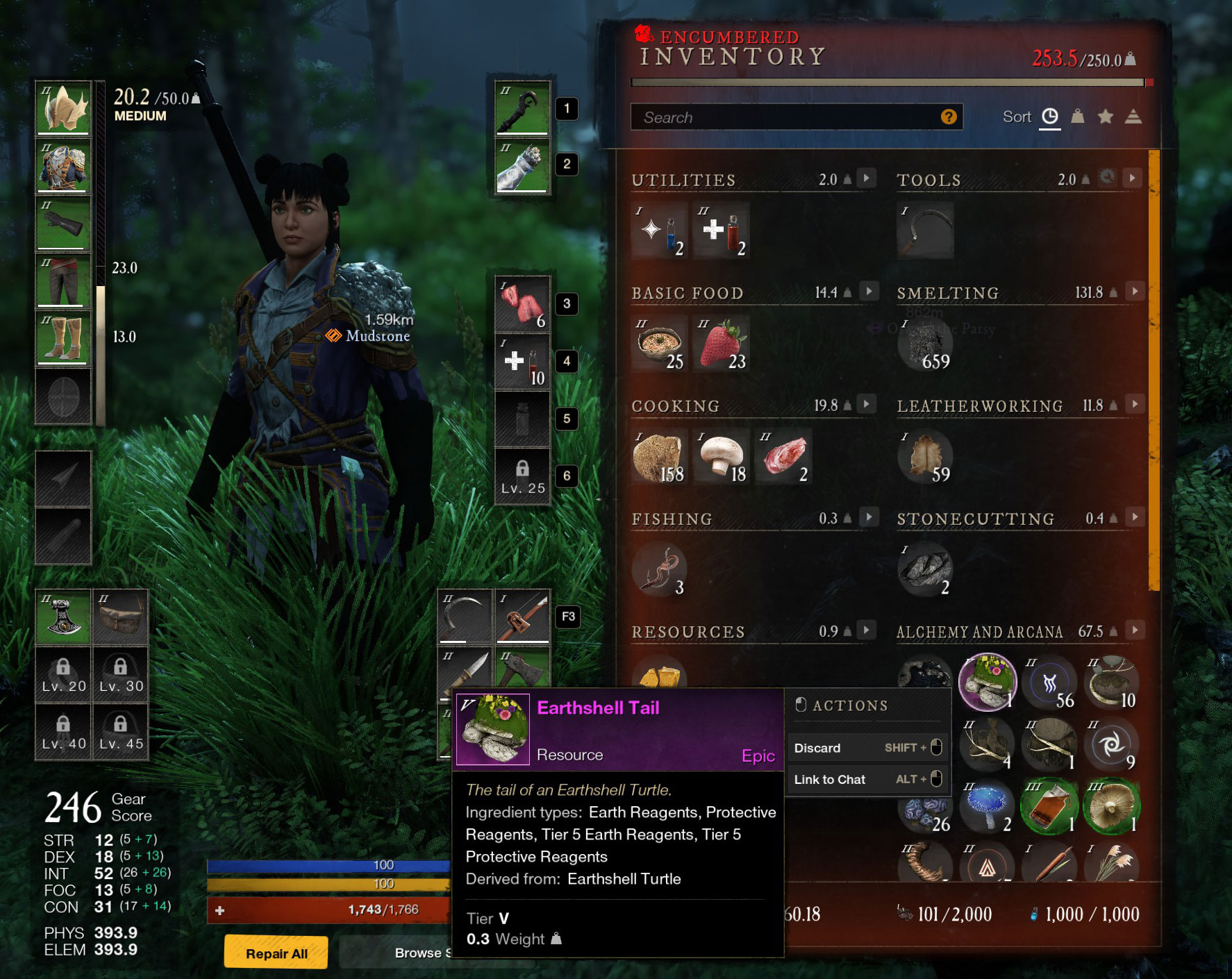Select the mushroom stack of 18
Screen dimensions: 1232x979
[x=722, y=457]
